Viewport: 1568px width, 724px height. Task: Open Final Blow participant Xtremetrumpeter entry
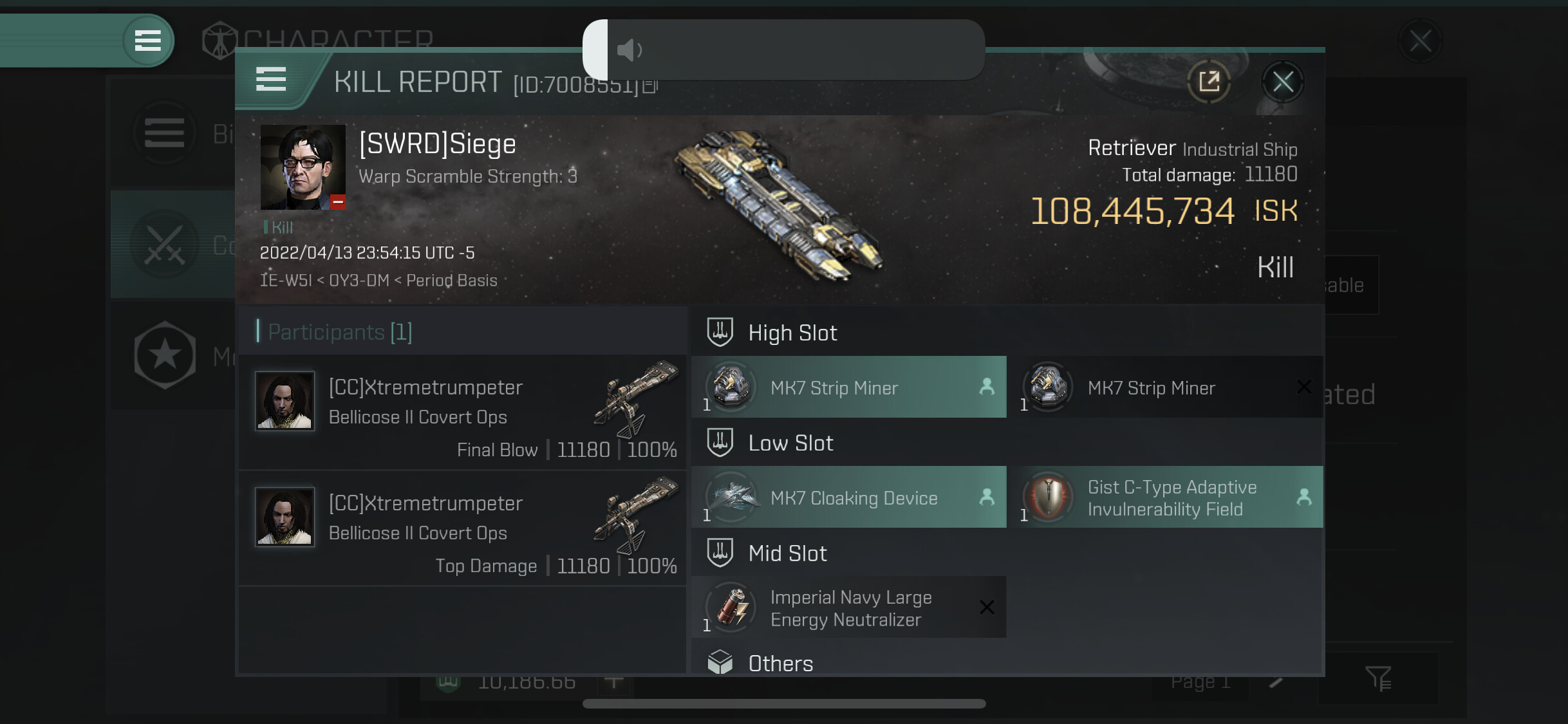[462, 413]
